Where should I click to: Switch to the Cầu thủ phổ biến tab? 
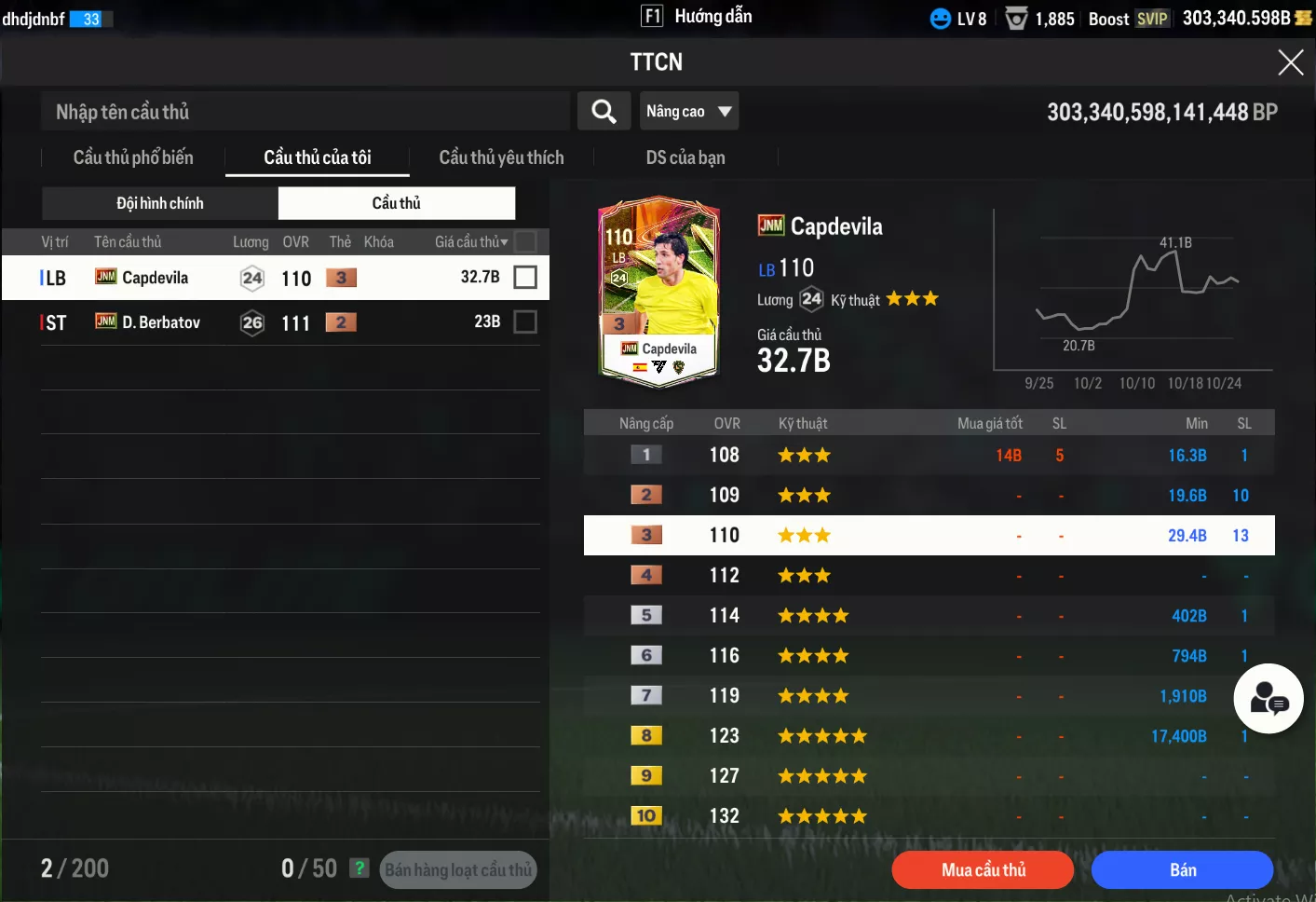(133, 157)
